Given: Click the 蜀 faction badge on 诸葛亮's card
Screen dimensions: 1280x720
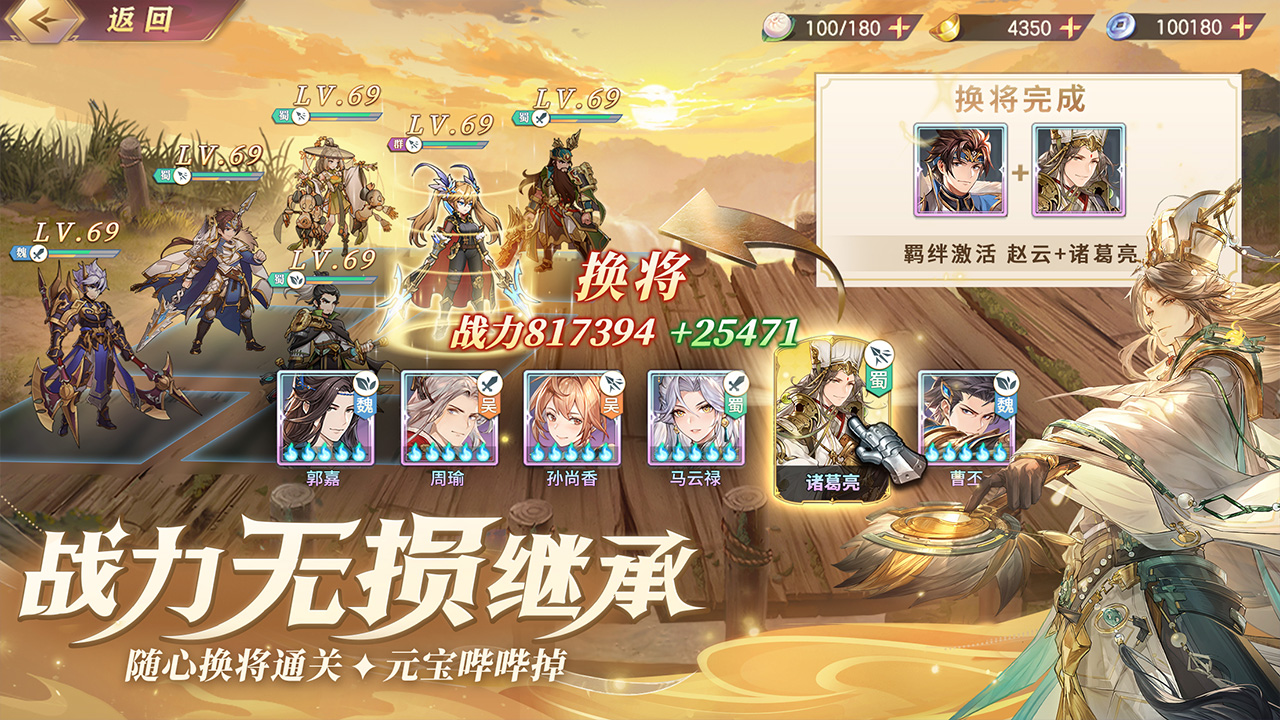Looking at the screenshot, I should [x=877, y=381].
